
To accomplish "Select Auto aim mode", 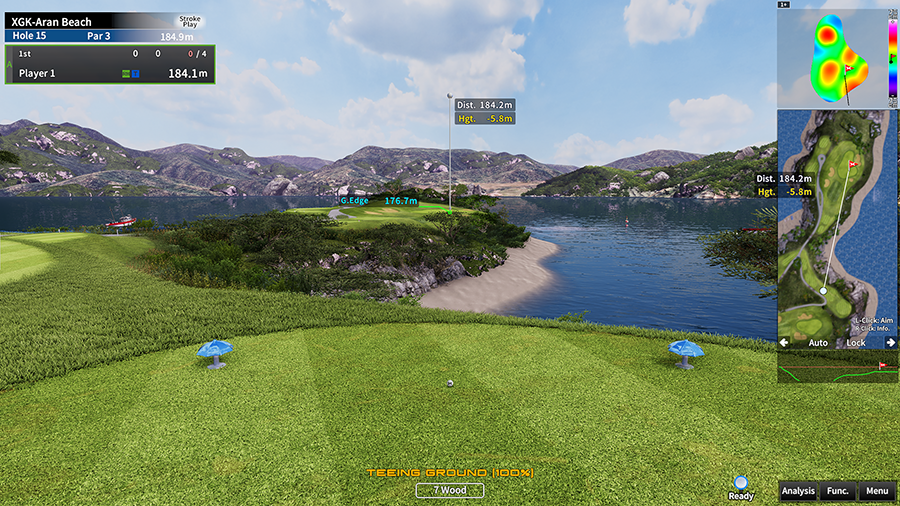I will [818, 343].
